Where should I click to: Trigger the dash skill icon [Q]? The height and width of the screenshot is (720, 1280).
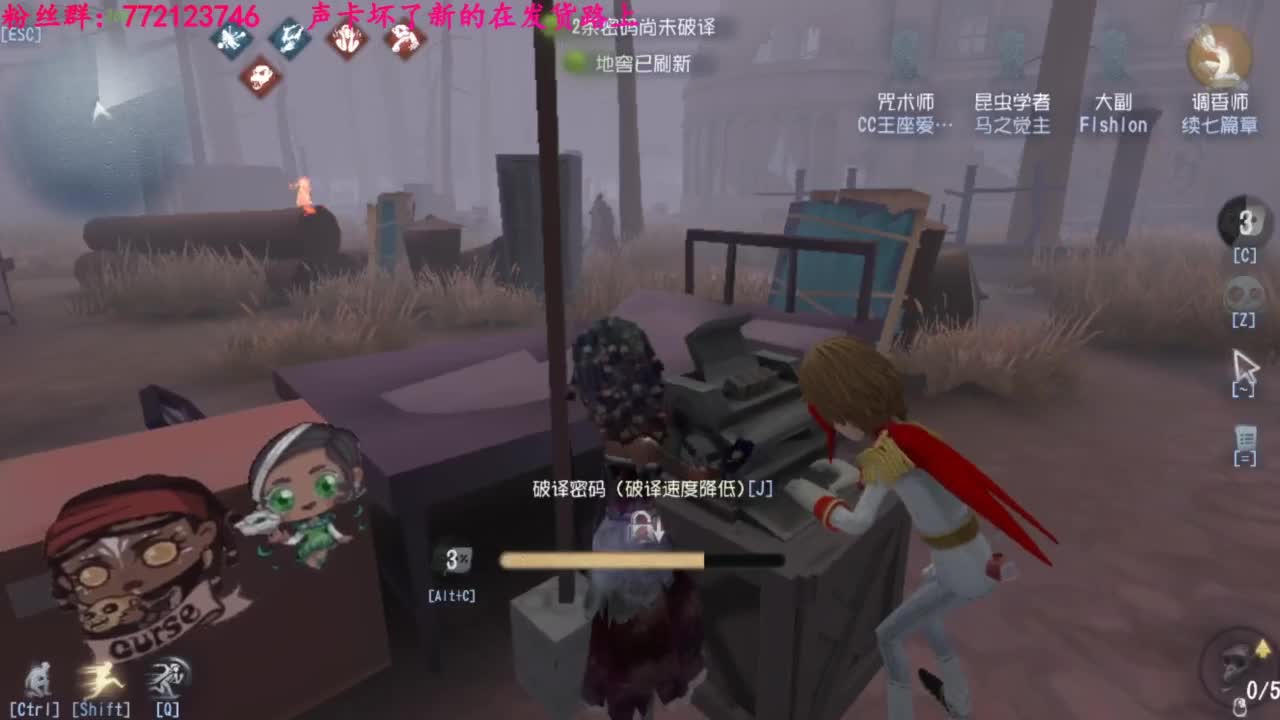click(163, 678)
